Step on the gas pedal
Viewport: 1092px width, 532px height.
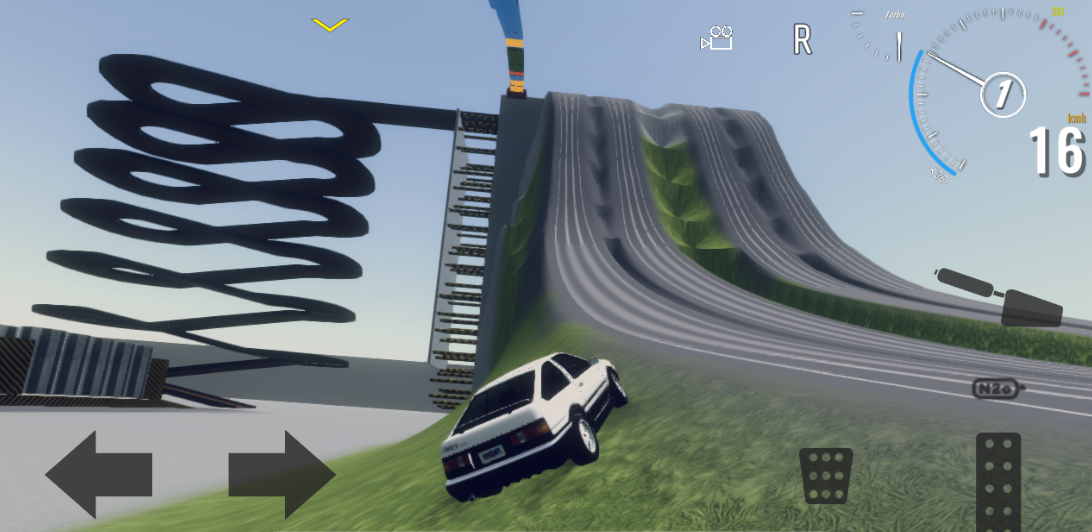click(x=998, y=481)
